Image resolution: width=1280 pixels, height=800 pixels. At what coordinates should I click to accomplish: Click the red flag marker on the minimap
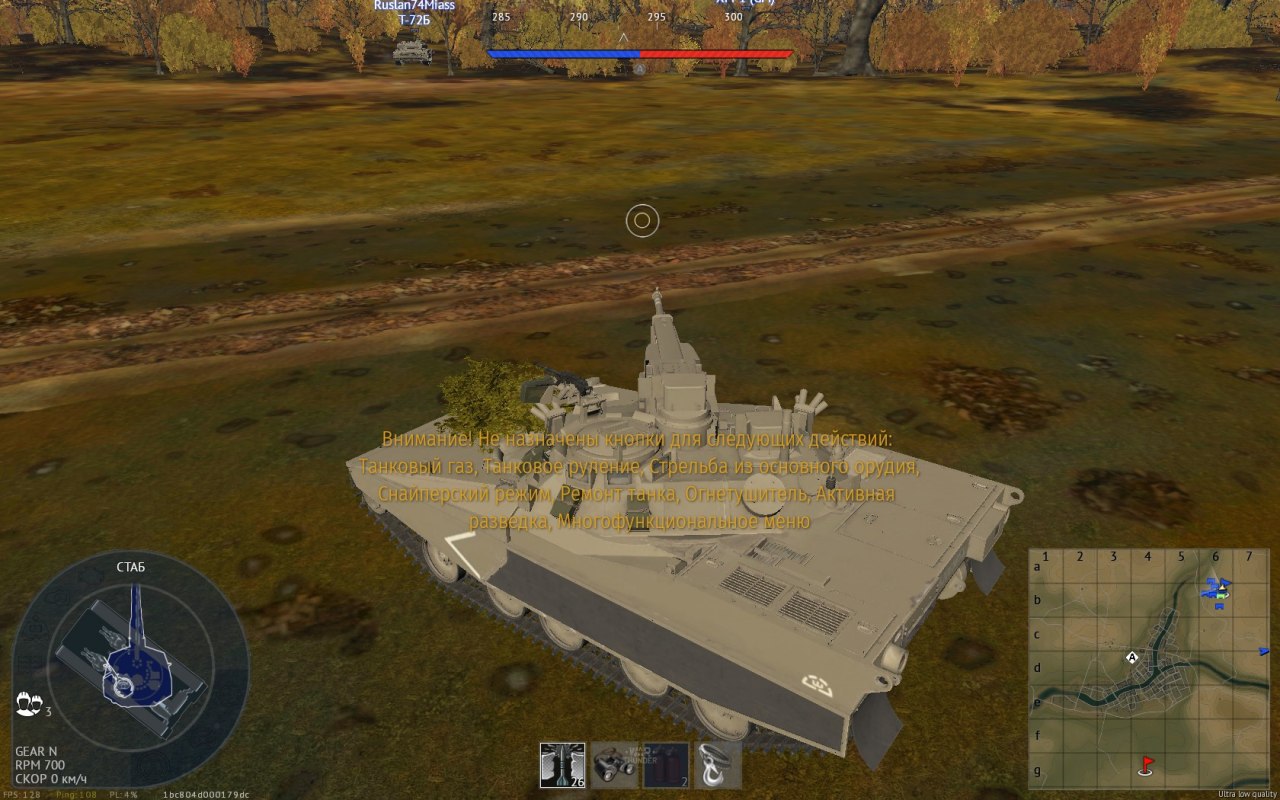click(1147, 765)
